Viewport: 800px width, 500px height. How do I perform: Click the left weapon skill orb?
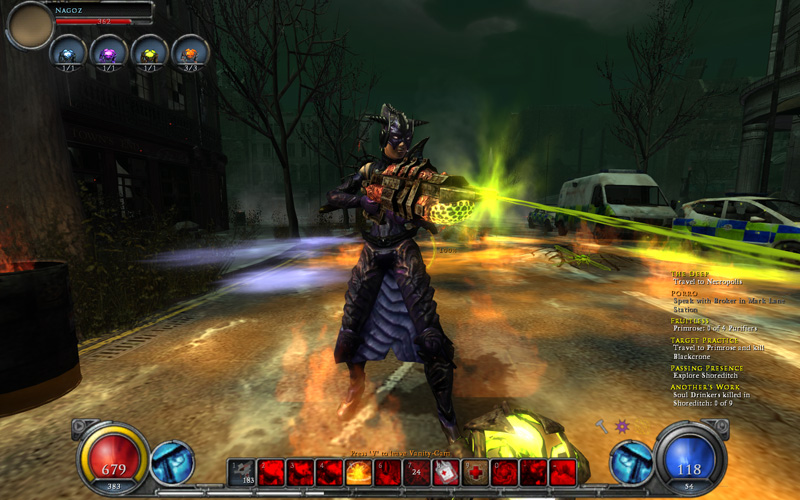click(x=172, y=463)
